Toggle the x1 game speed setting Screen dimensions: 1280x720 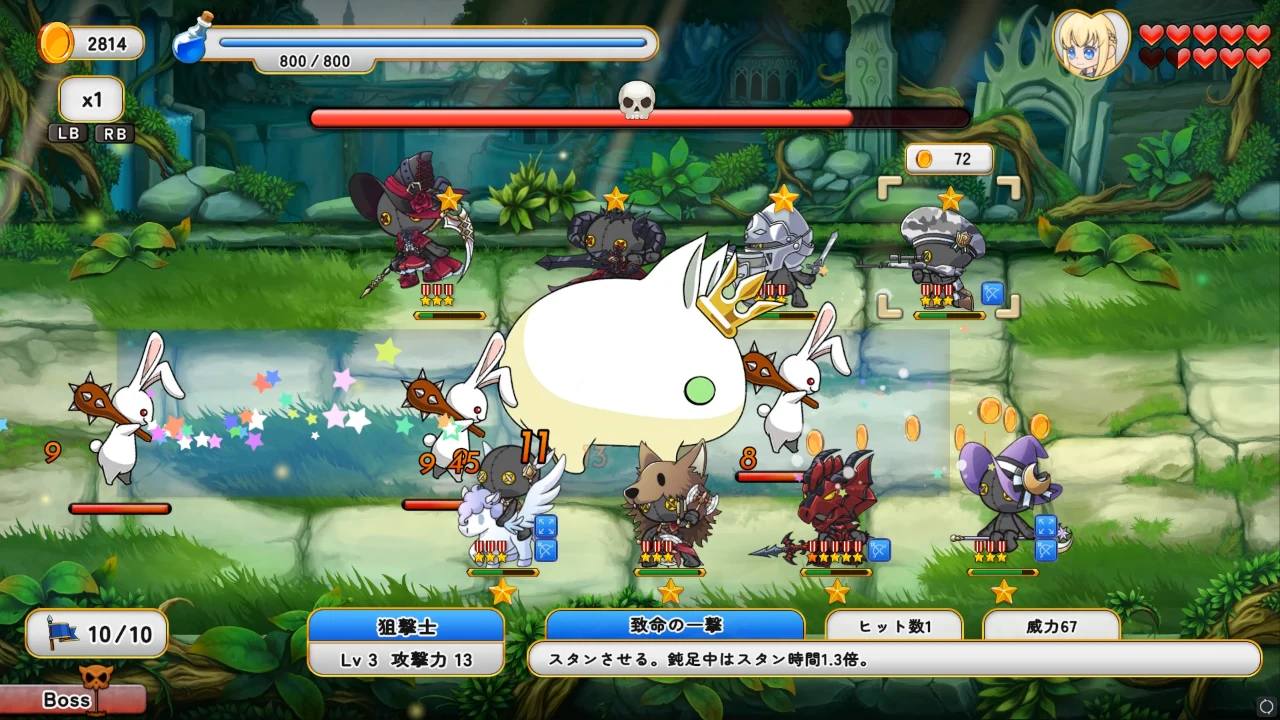[90, 98]
